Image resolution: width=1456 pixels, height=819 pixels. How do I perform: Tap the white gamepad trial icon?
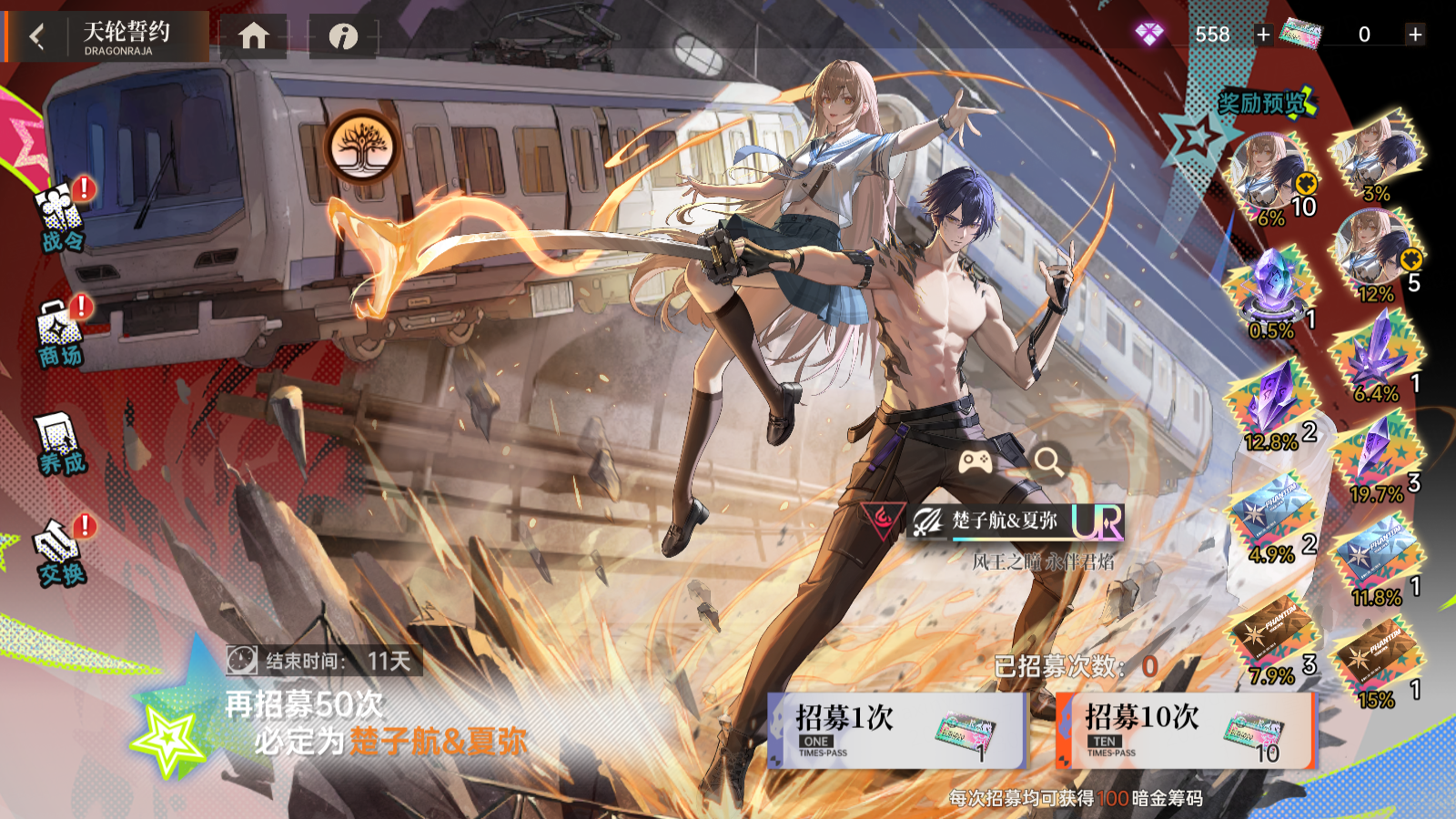point(976,461)
